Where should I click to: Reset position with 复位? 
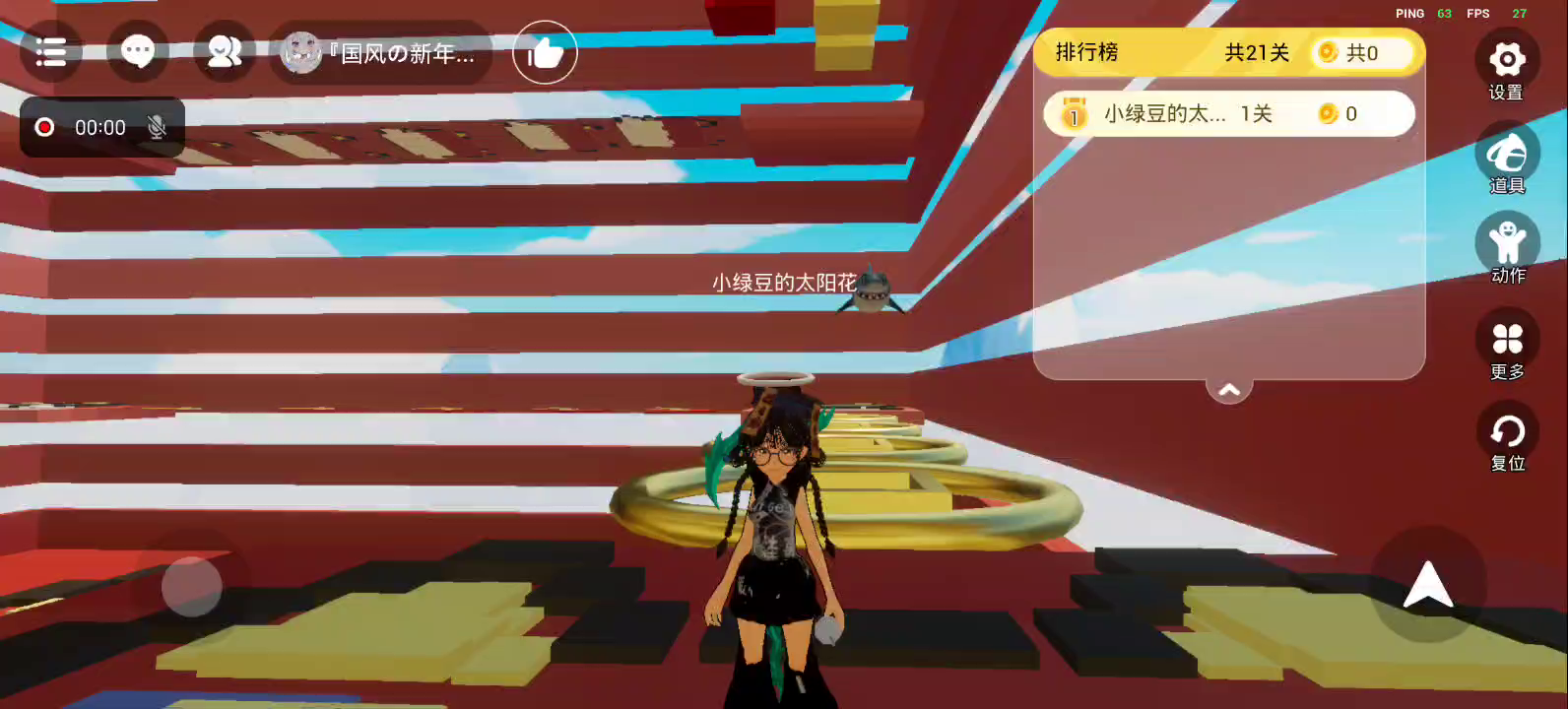tap(1506, 432)
